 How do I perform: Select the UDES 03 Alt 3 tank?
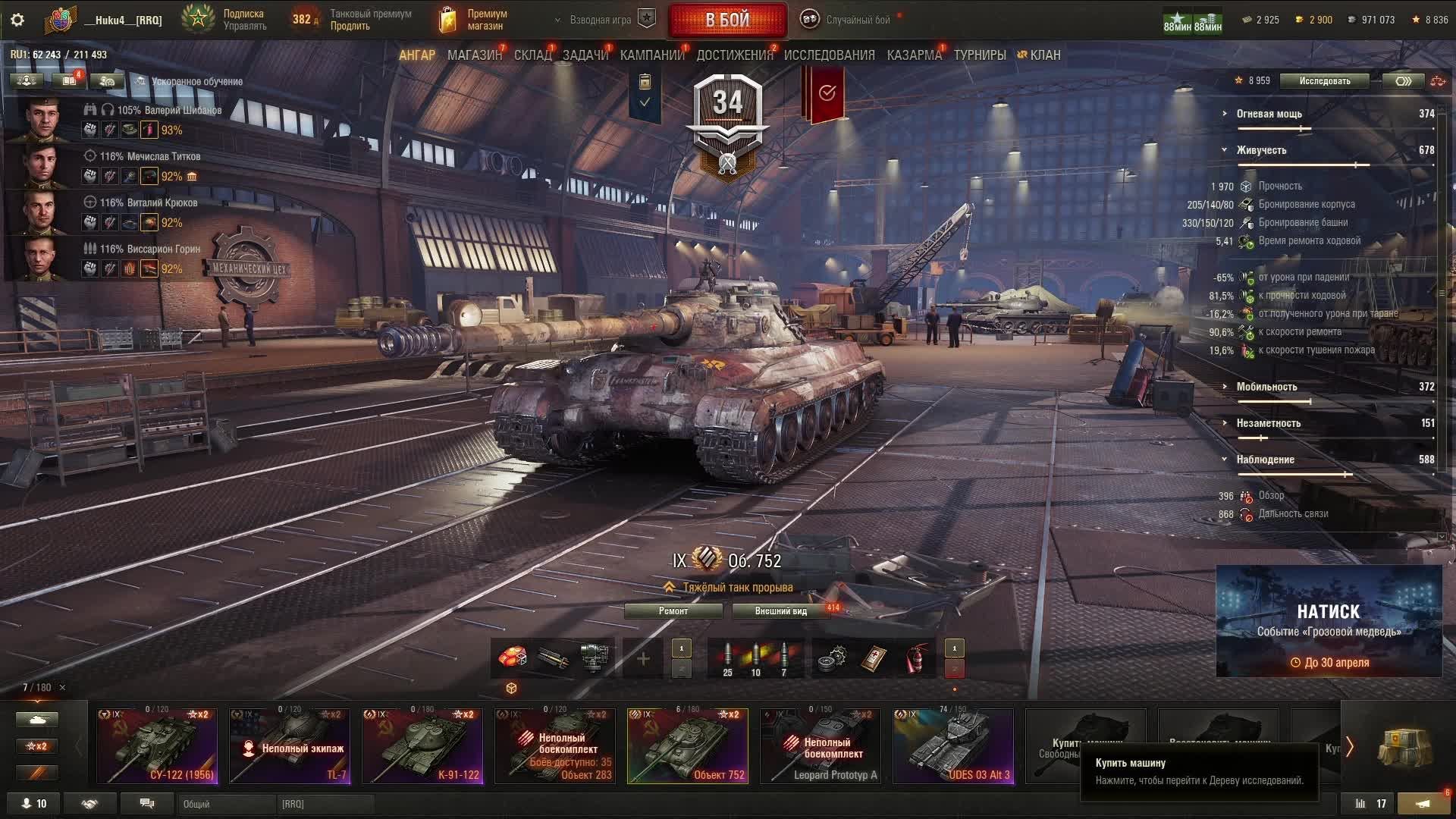[953, 745]
